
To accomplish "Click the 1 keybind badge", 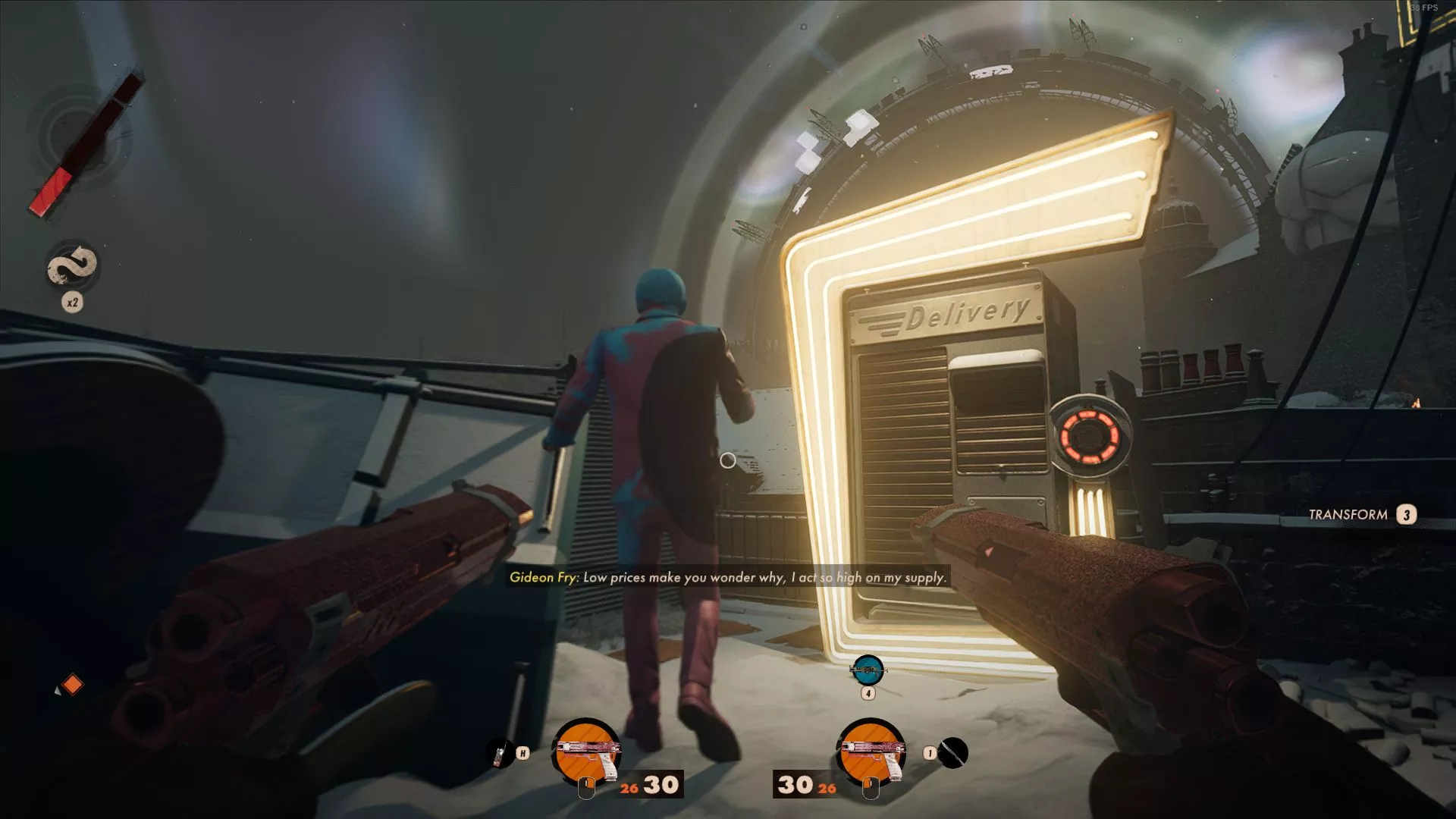I will 930,752.
